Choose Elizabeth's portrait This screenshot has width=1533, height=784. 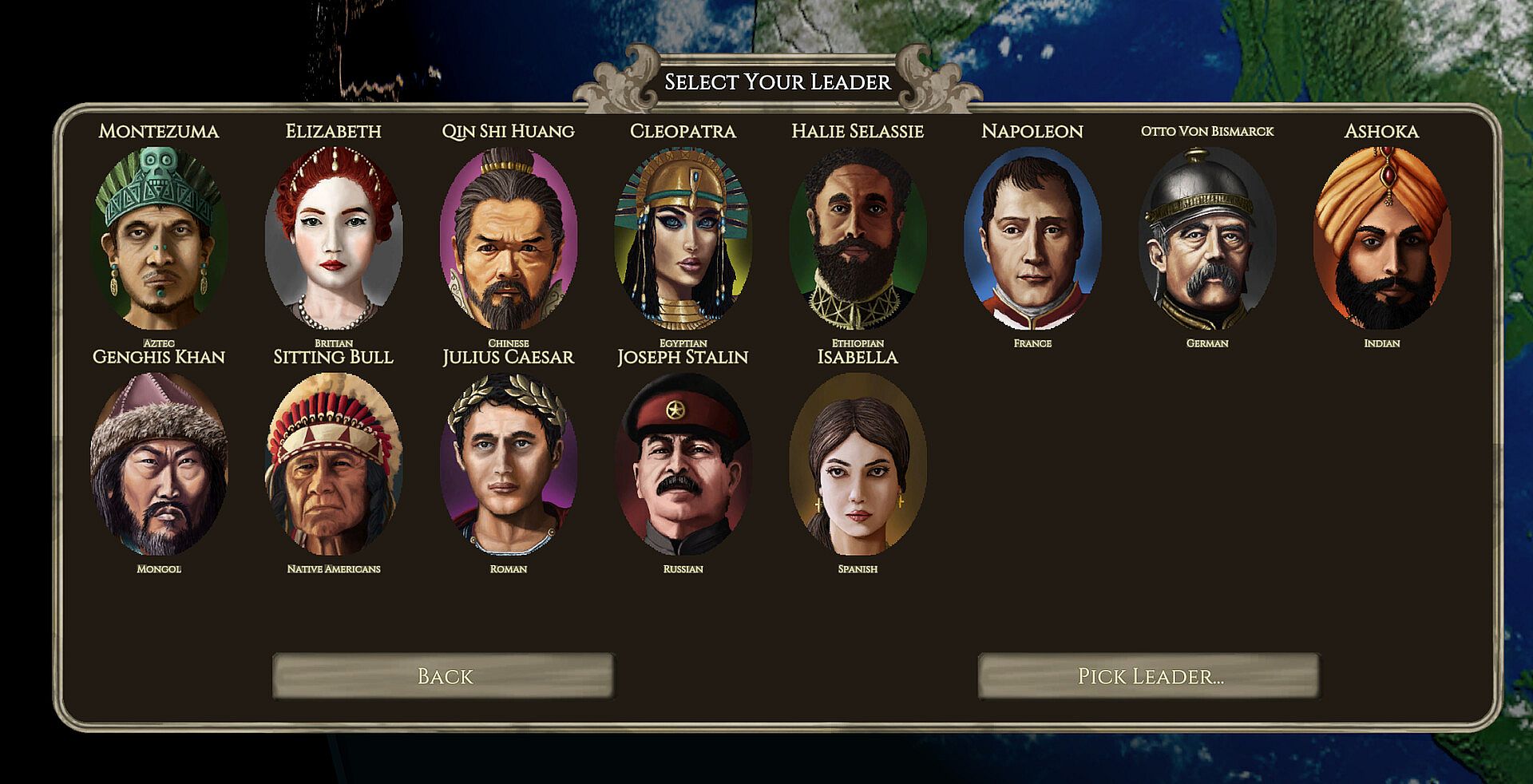click(333, 238)
